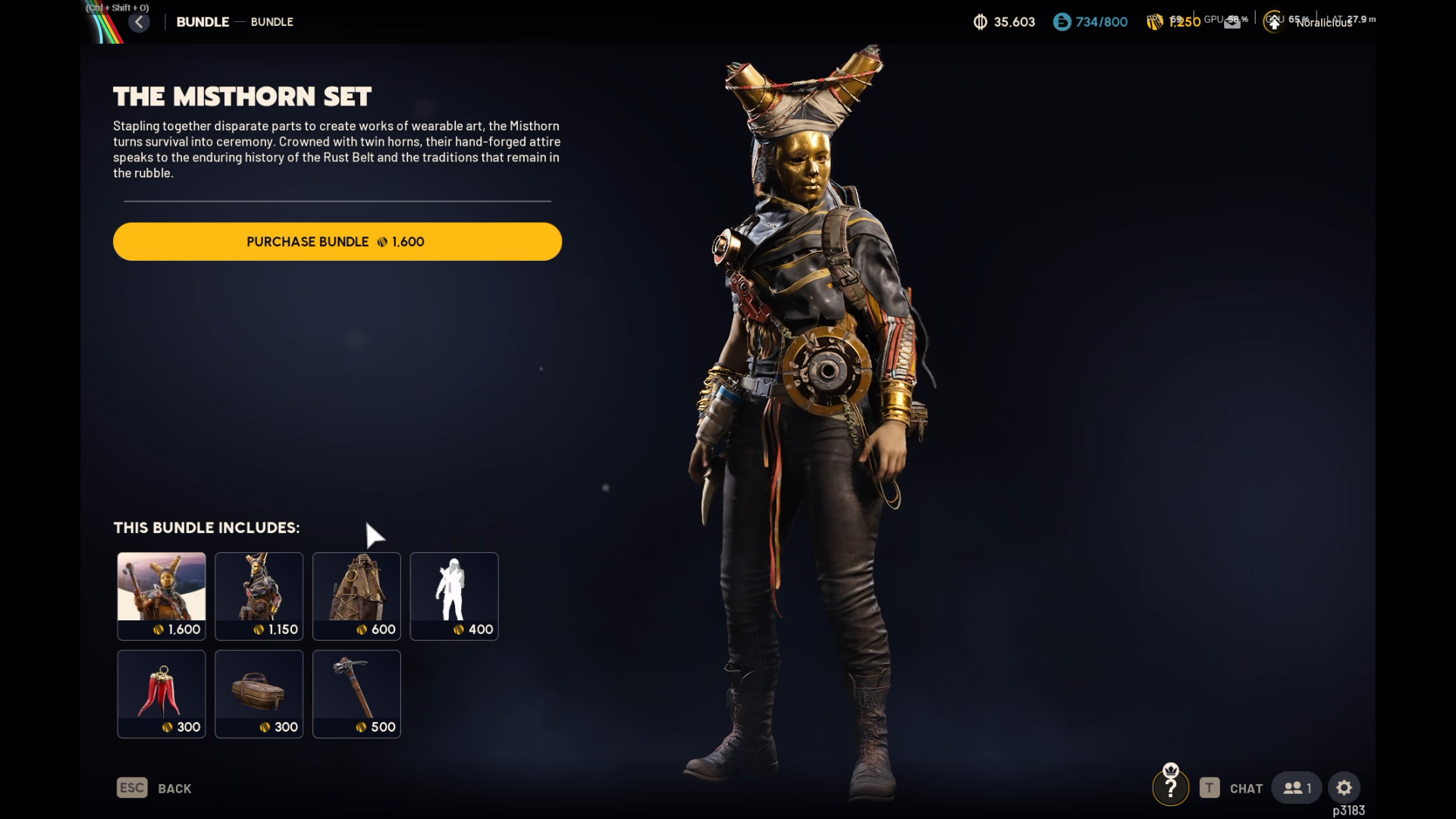The width and height of the screenshot is (1456, 819).
Task: Open the party members button
Action: 1297,788
